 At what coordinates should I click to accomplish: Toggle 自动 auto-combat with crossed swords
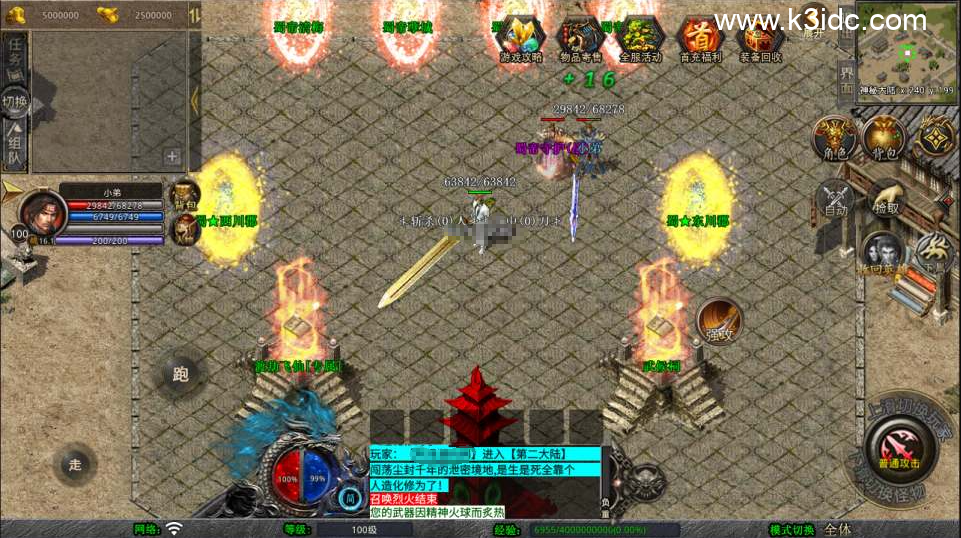point(835,197)
